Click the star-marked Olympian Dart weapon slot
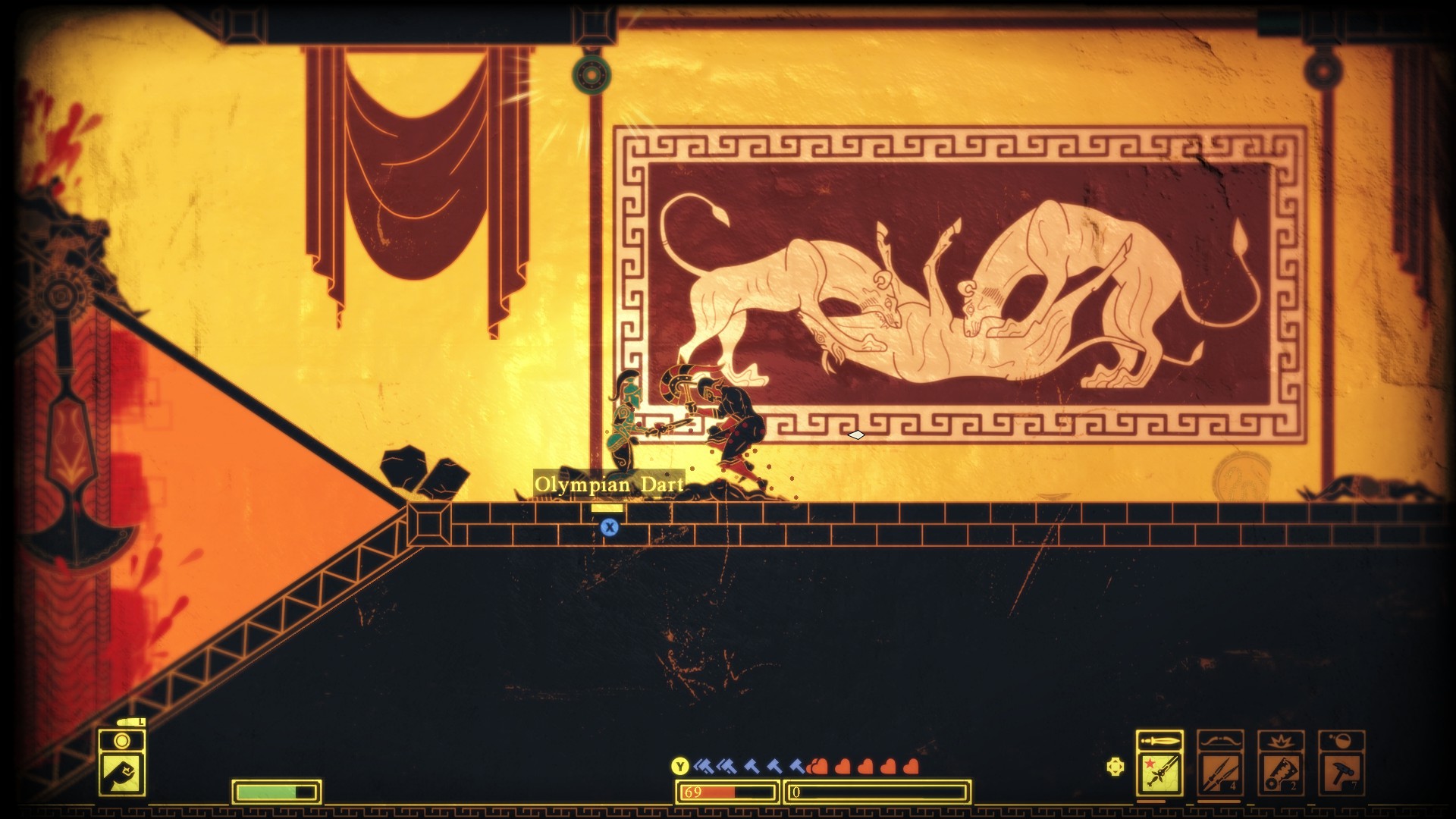This screenshot has height=819, width=1456. pyautogui.click(x=1160, y=774)
